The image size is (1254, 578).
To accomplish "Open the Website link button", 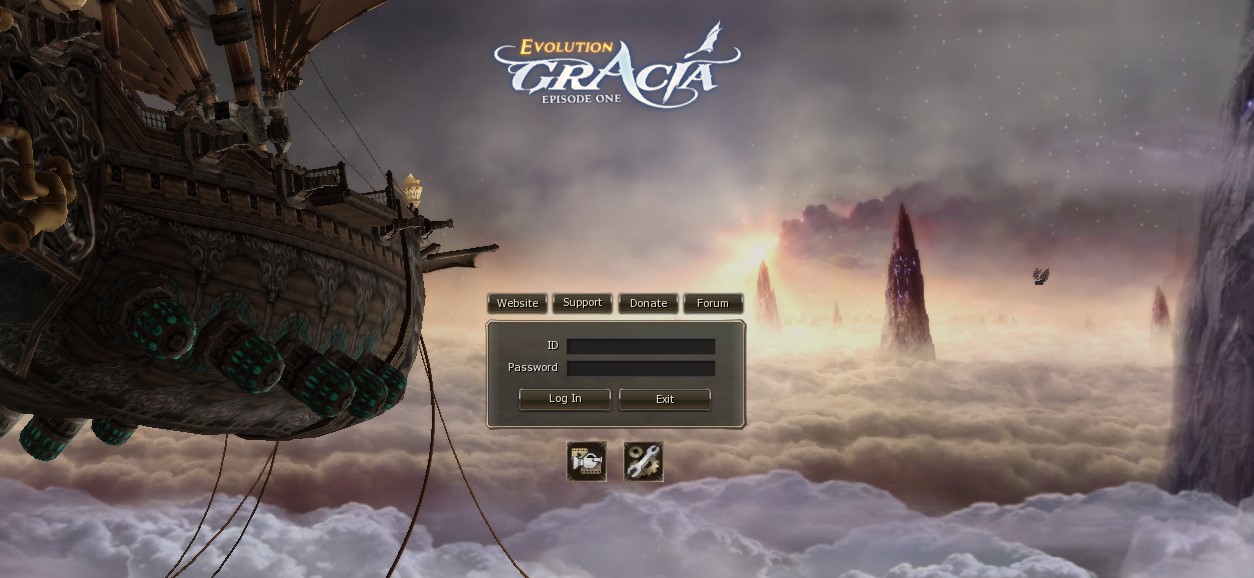I will coord(517,303).
